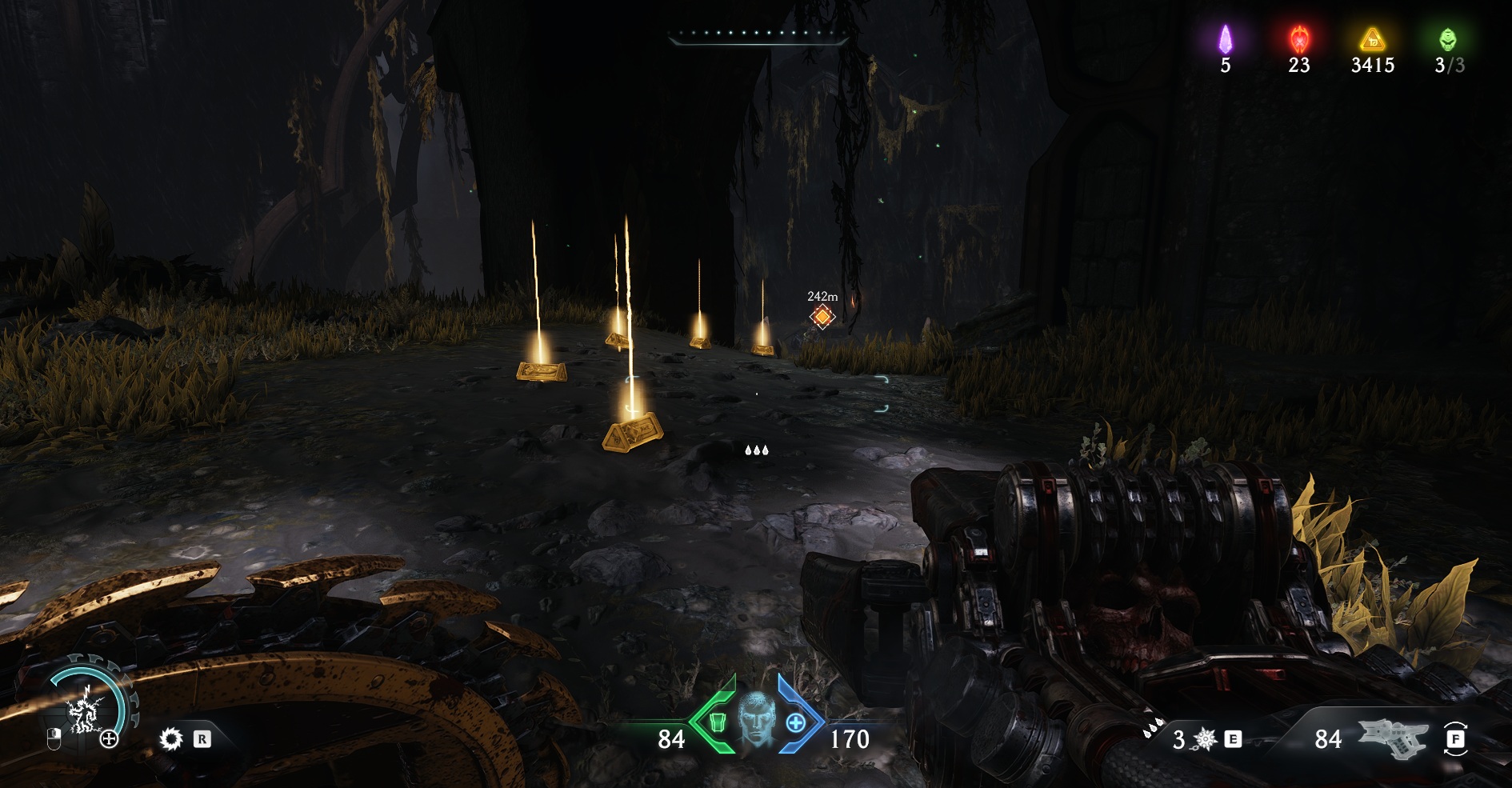Click the gold triangle currency icon

tap(1372, 38)
